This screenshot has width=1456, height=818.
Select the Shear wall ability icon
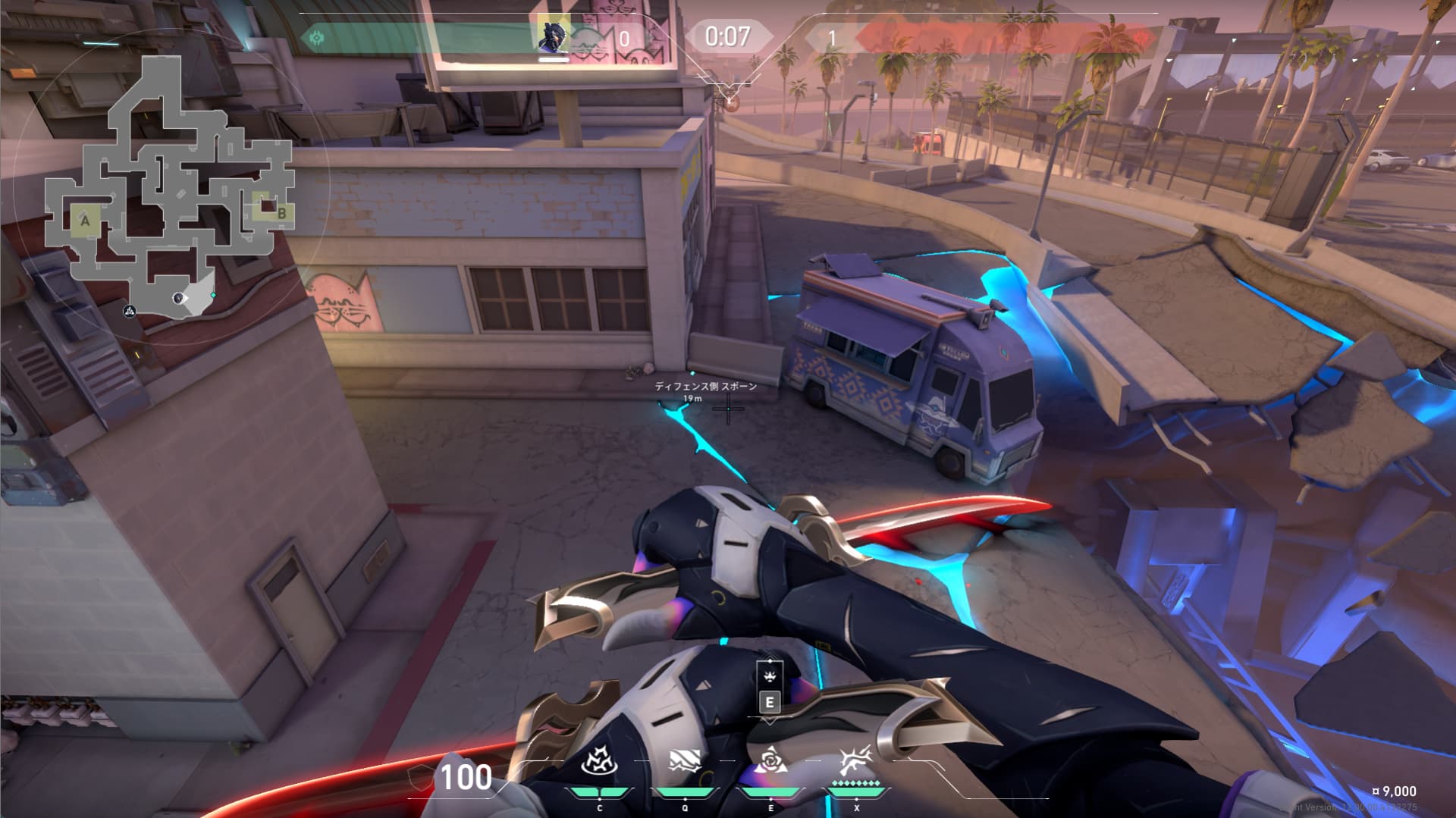(x=685, y=761)
